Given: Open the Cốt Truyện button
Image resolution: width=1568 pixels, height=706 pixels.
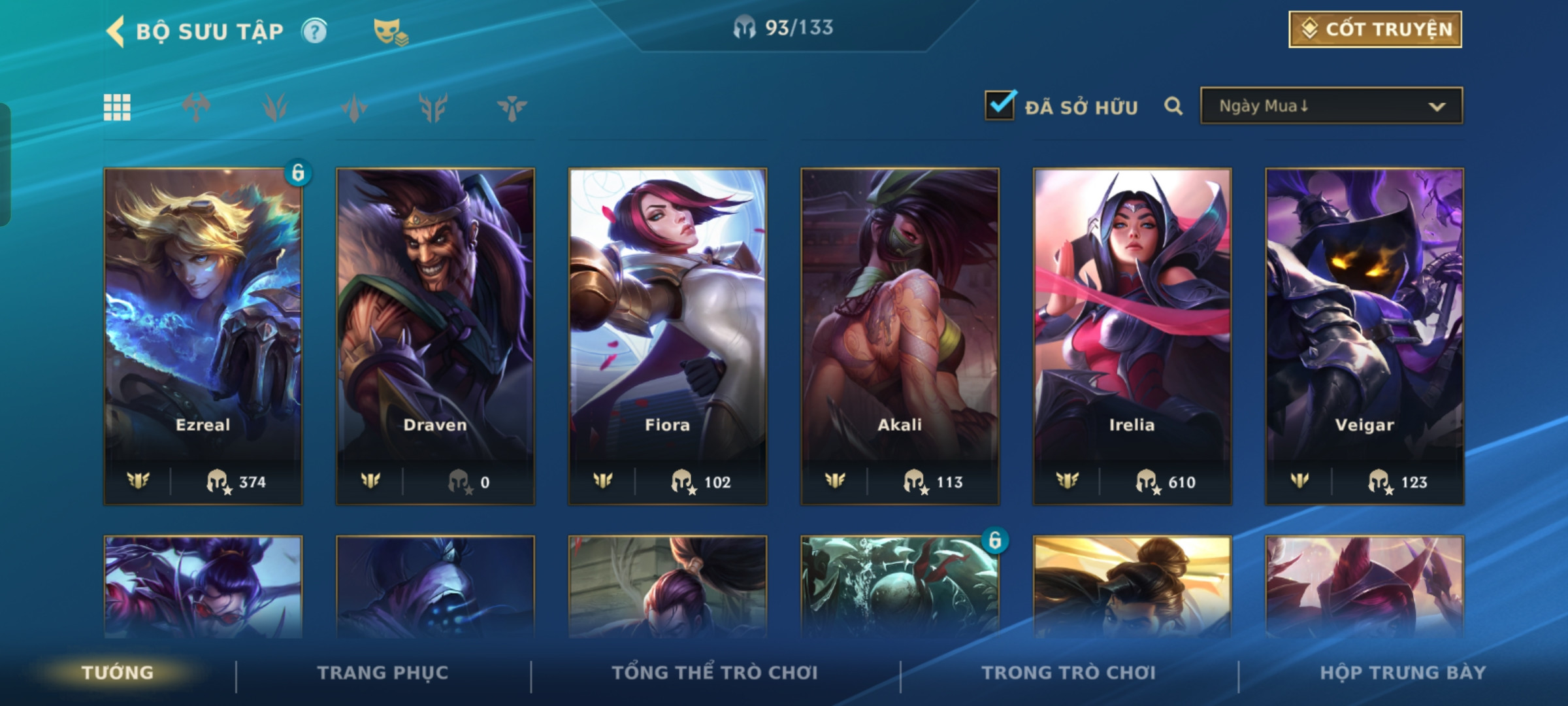Looking at the screenshot, I should point(1375,29).
